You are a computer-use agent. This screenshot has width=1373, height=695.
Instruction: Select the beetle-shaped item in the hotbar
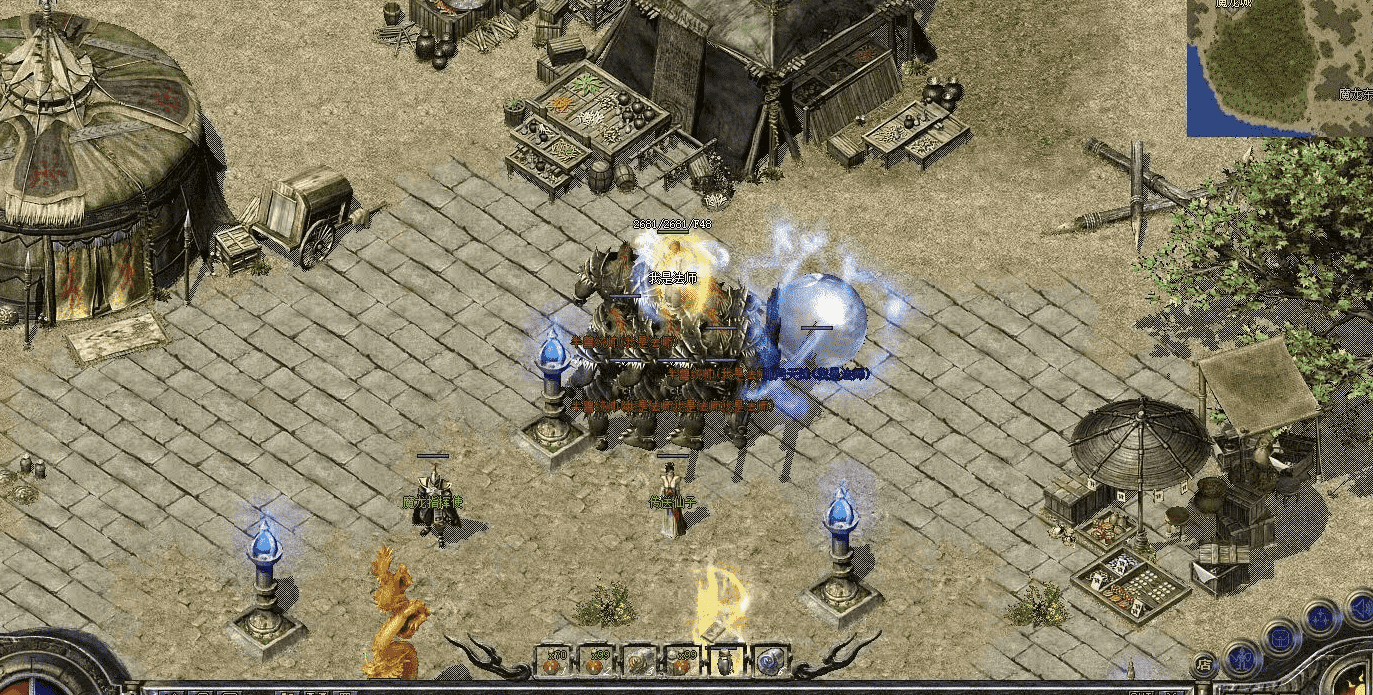click(725, 660)
